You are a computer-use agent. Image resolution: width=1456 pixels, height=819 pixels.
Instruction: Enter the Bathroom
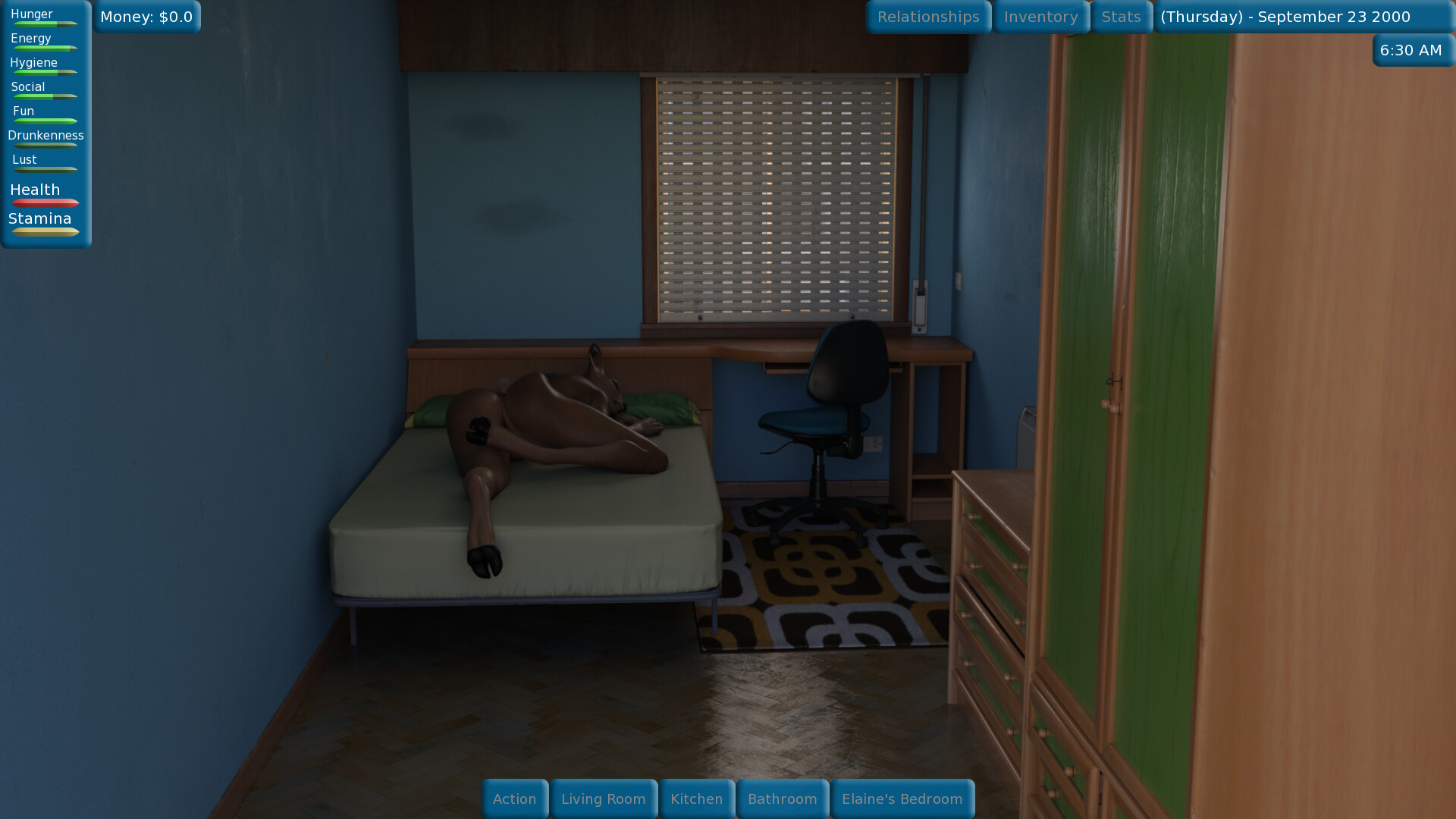783,799
